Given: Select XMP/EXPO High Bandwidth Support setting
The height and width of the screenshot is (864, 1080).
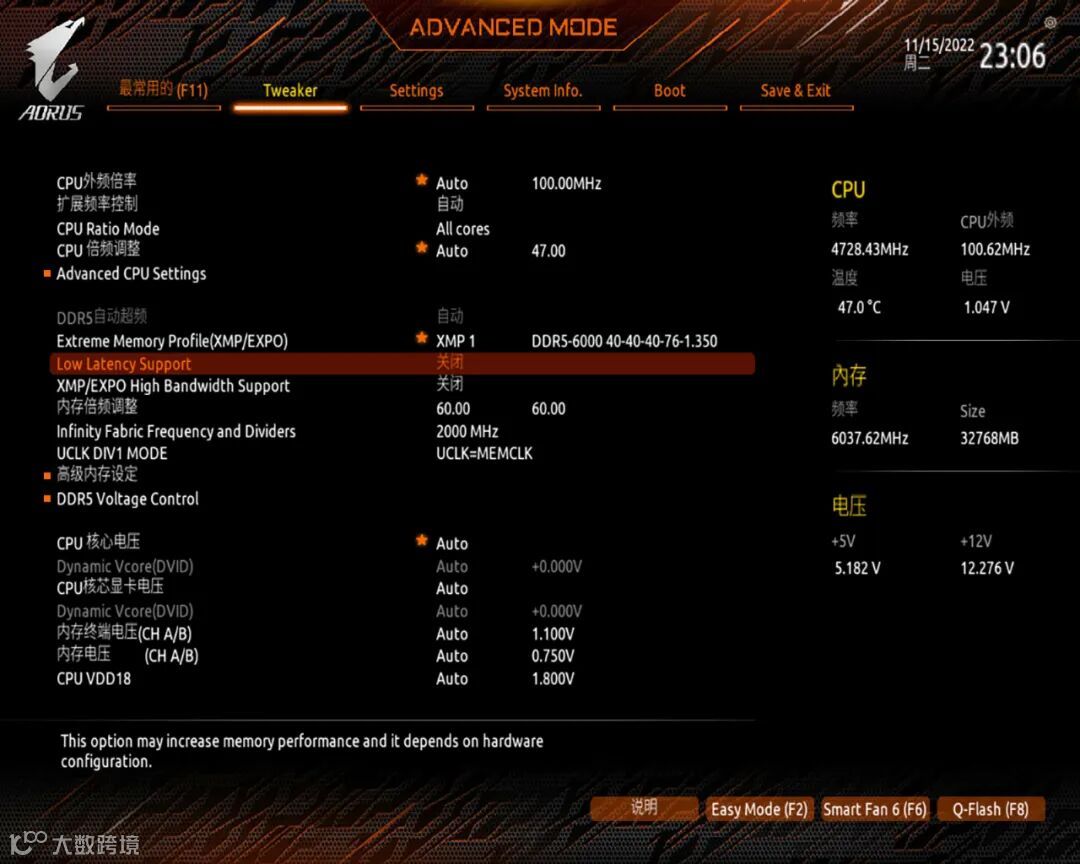Looking at the screenshot, I should 173,386.
